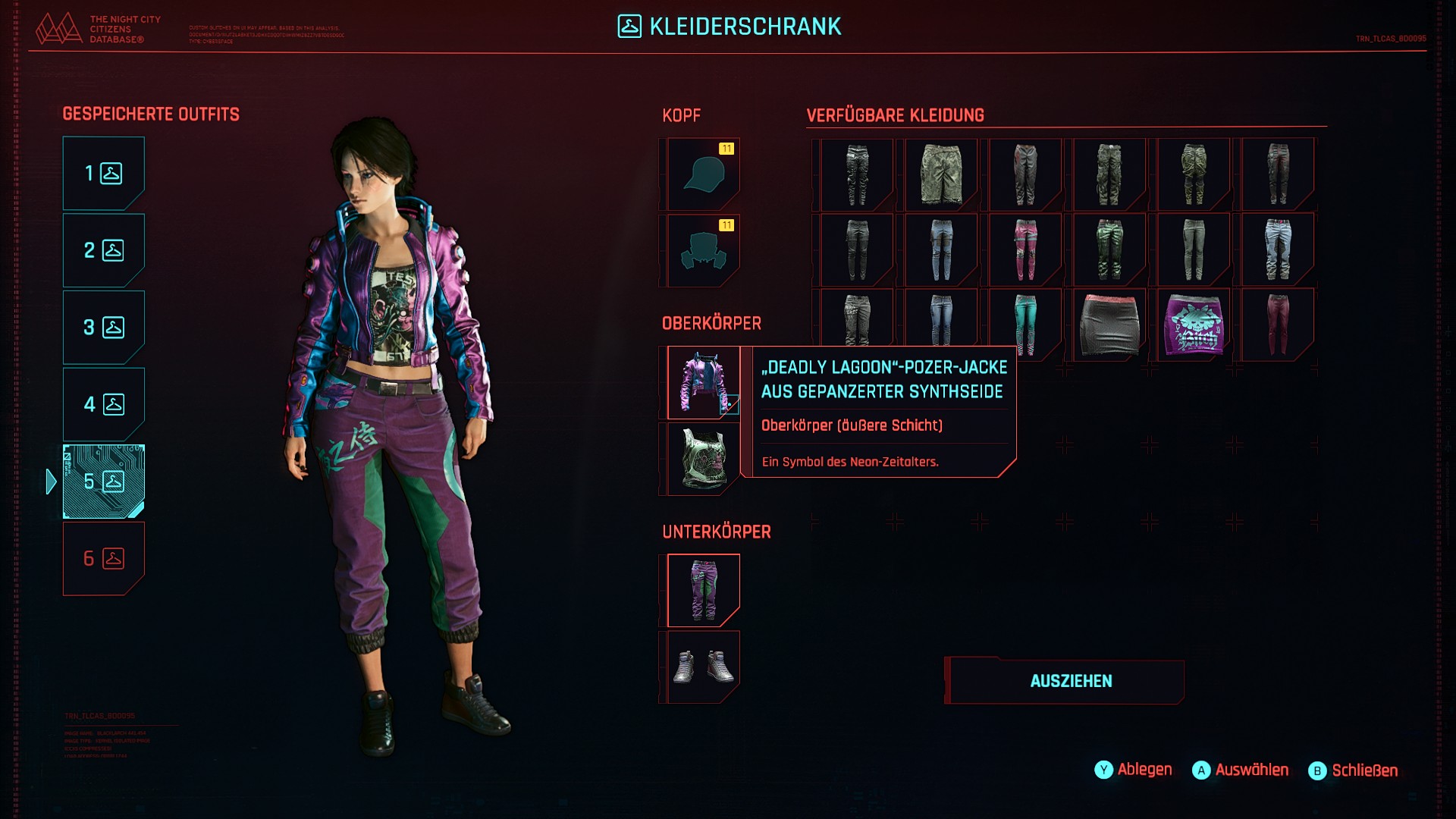
Task: Select the purple pants lower body slot
Action: coord(703,591)
